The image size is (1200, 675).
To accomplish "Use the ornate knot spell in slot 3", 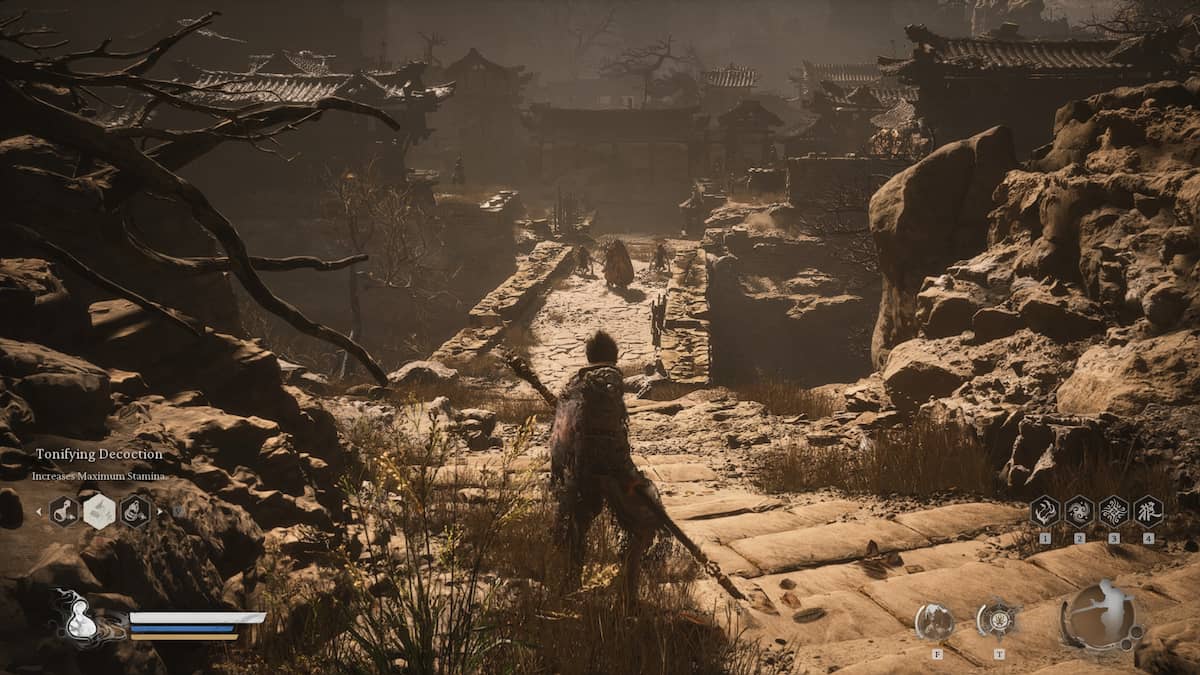I will [x=1114, y=511].
